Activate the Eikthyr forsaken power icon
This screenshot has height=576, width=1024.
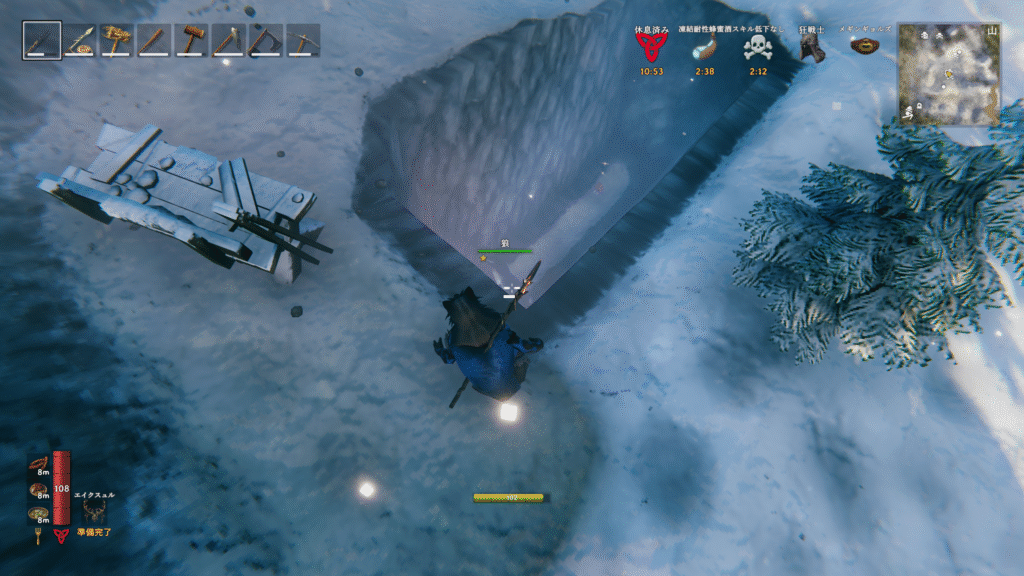[x=95, y=511]
